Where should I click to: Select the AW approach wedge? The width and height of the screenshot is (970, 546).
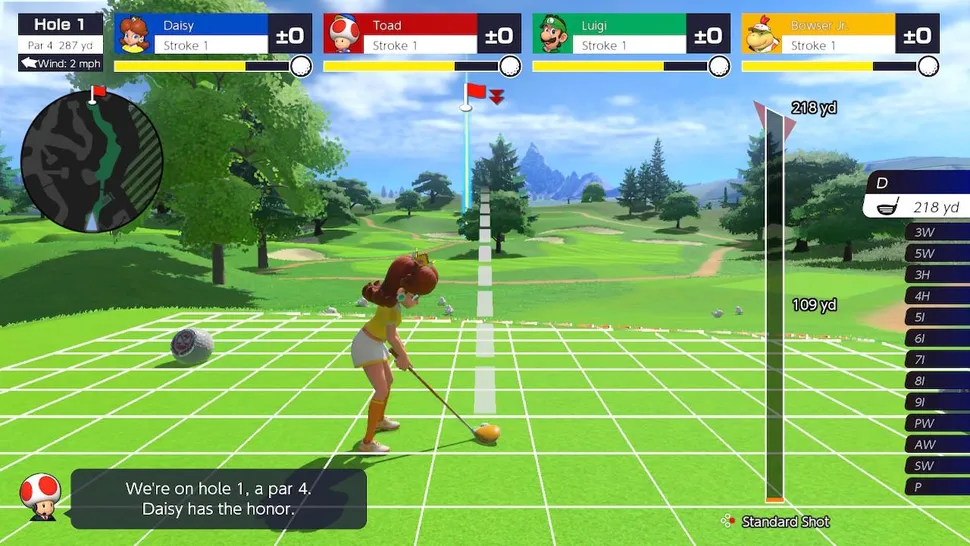coord(936,444)
